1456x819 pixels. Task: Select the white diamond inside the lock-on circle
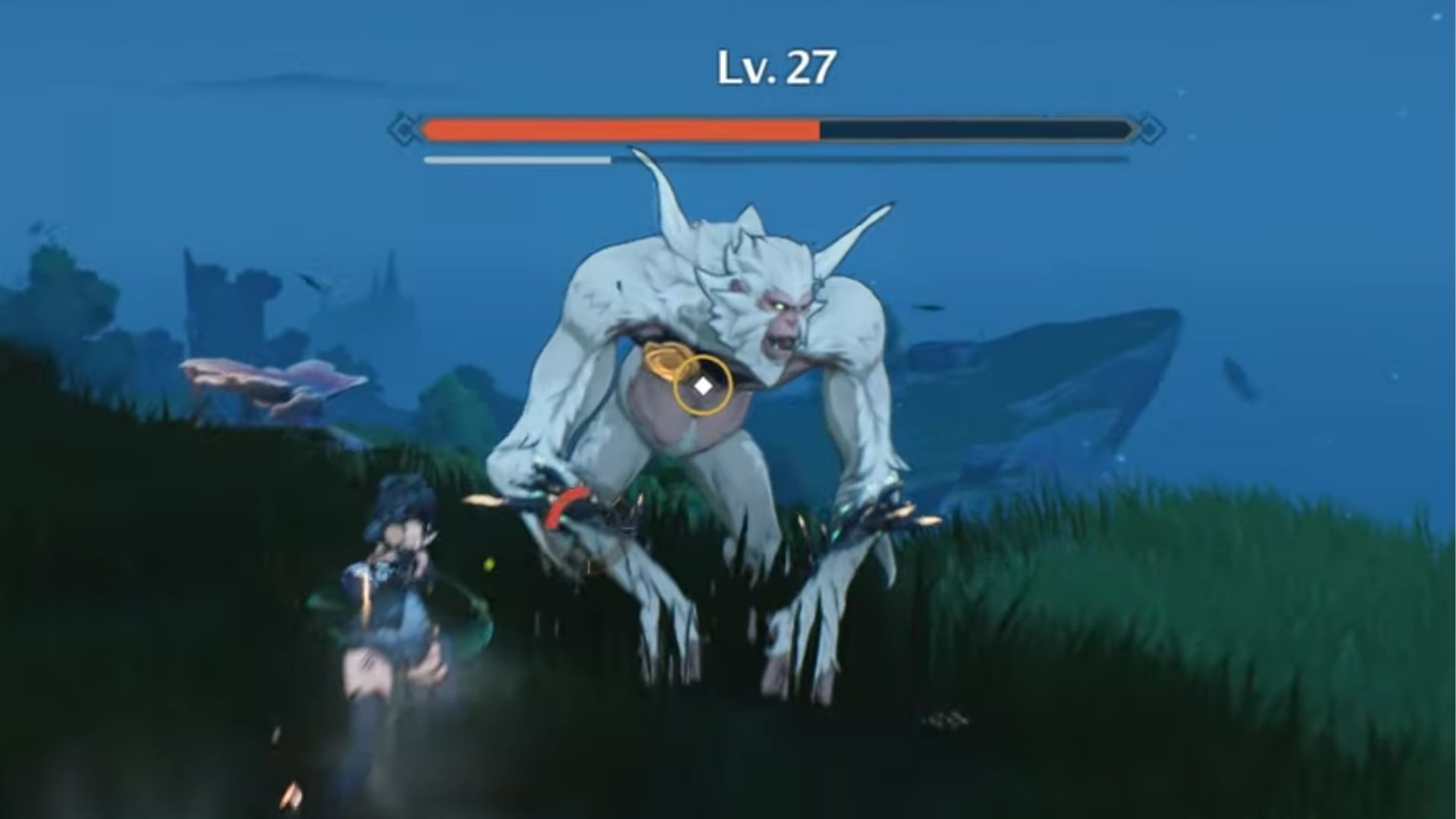[x=702, y=385]
